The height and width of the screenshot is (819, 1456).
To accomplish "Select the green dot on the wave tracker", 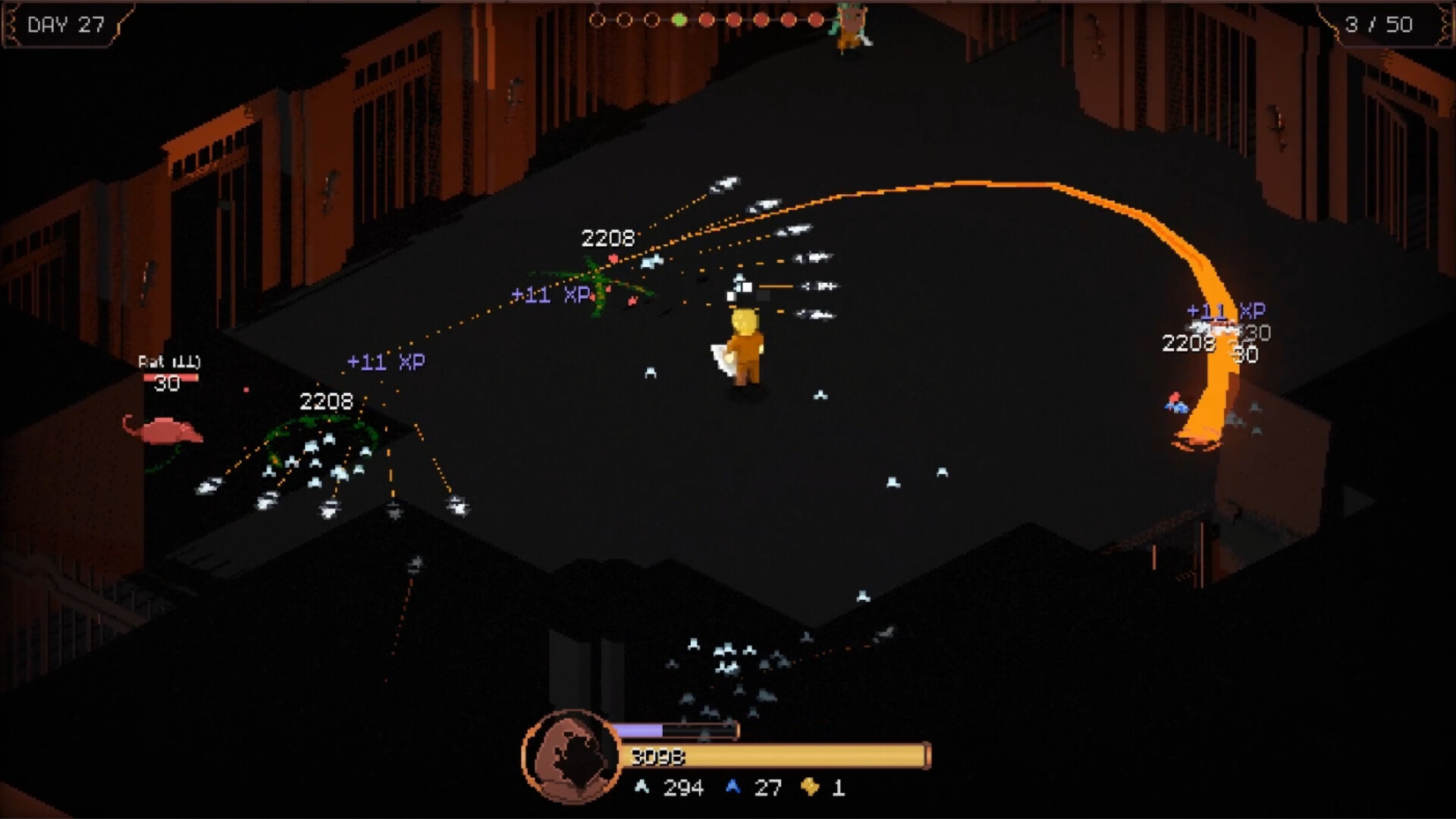I will 679,20.
